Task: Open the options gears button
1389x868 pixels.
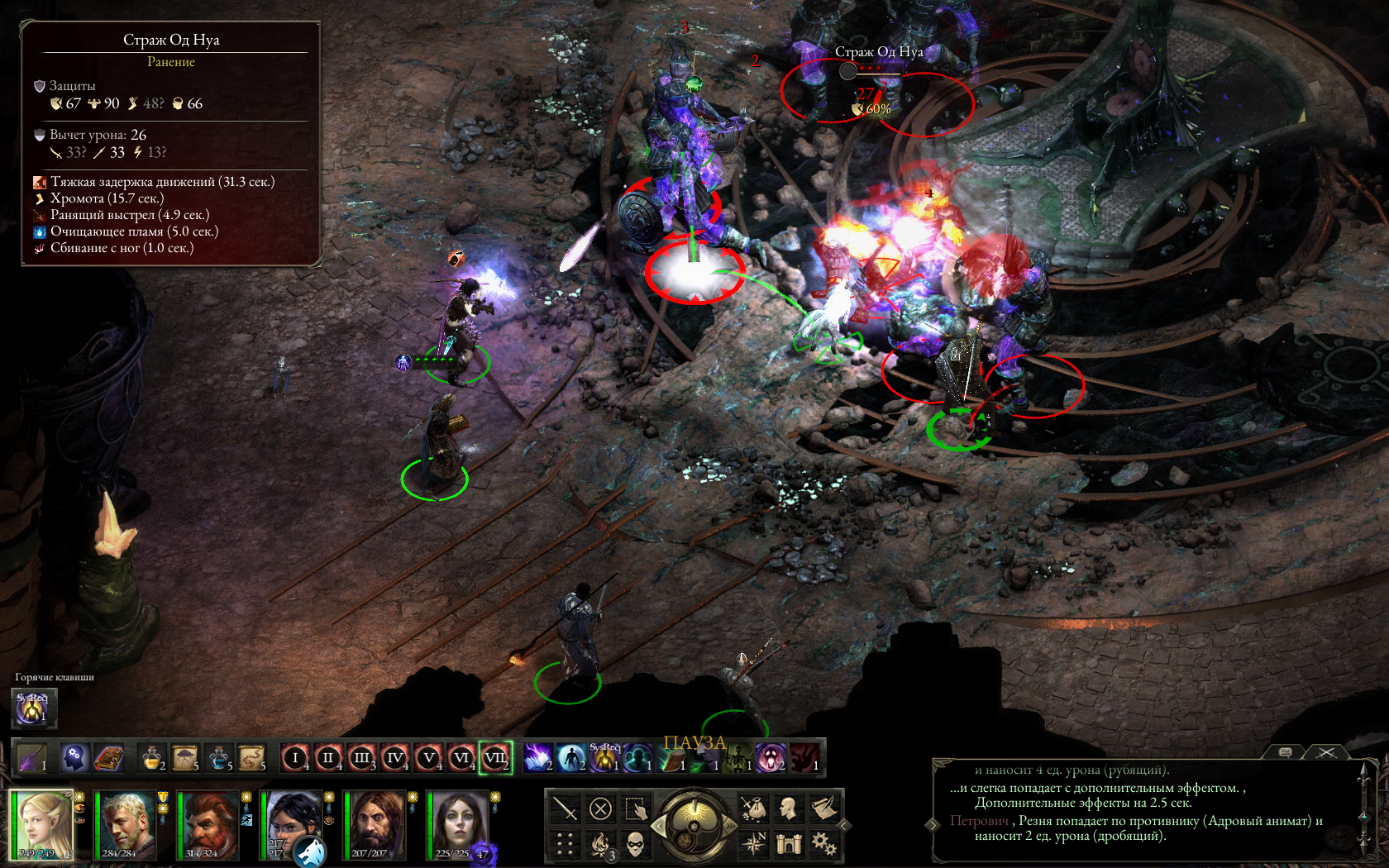Action: (823, 843)
